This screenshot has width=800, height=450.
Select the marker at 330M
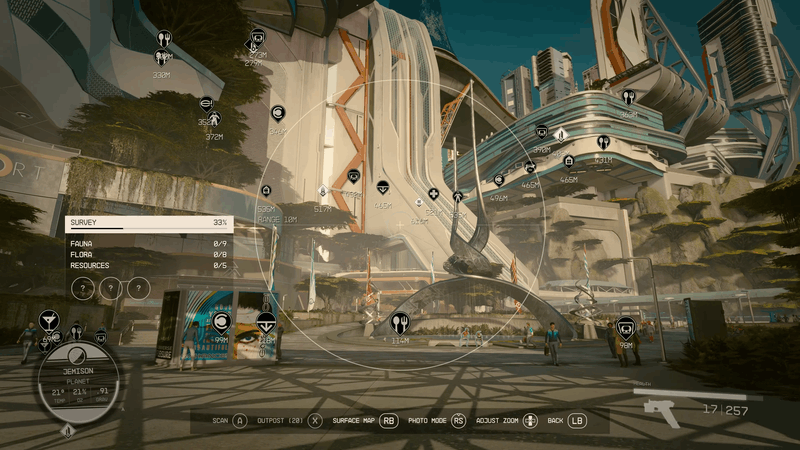click(x=163, y=39)
